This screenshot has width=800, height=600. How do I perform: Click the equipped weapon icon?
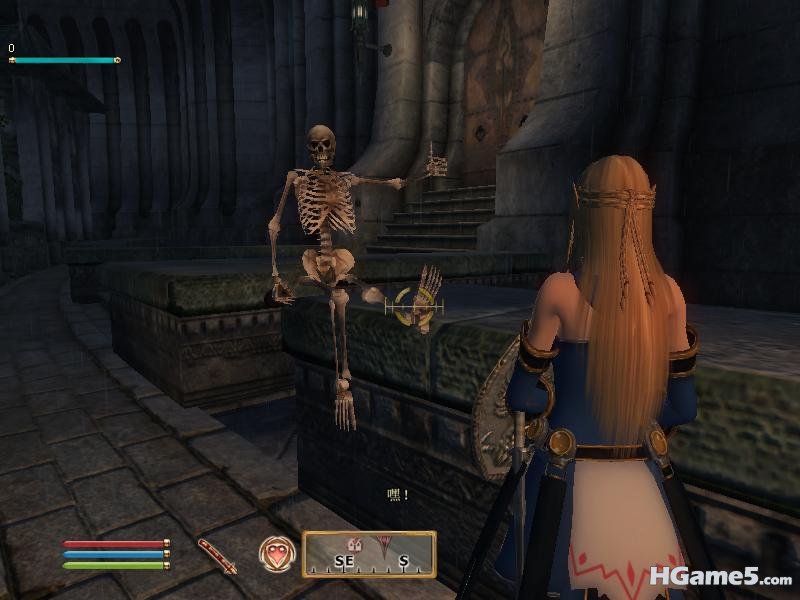coord(217,556)
